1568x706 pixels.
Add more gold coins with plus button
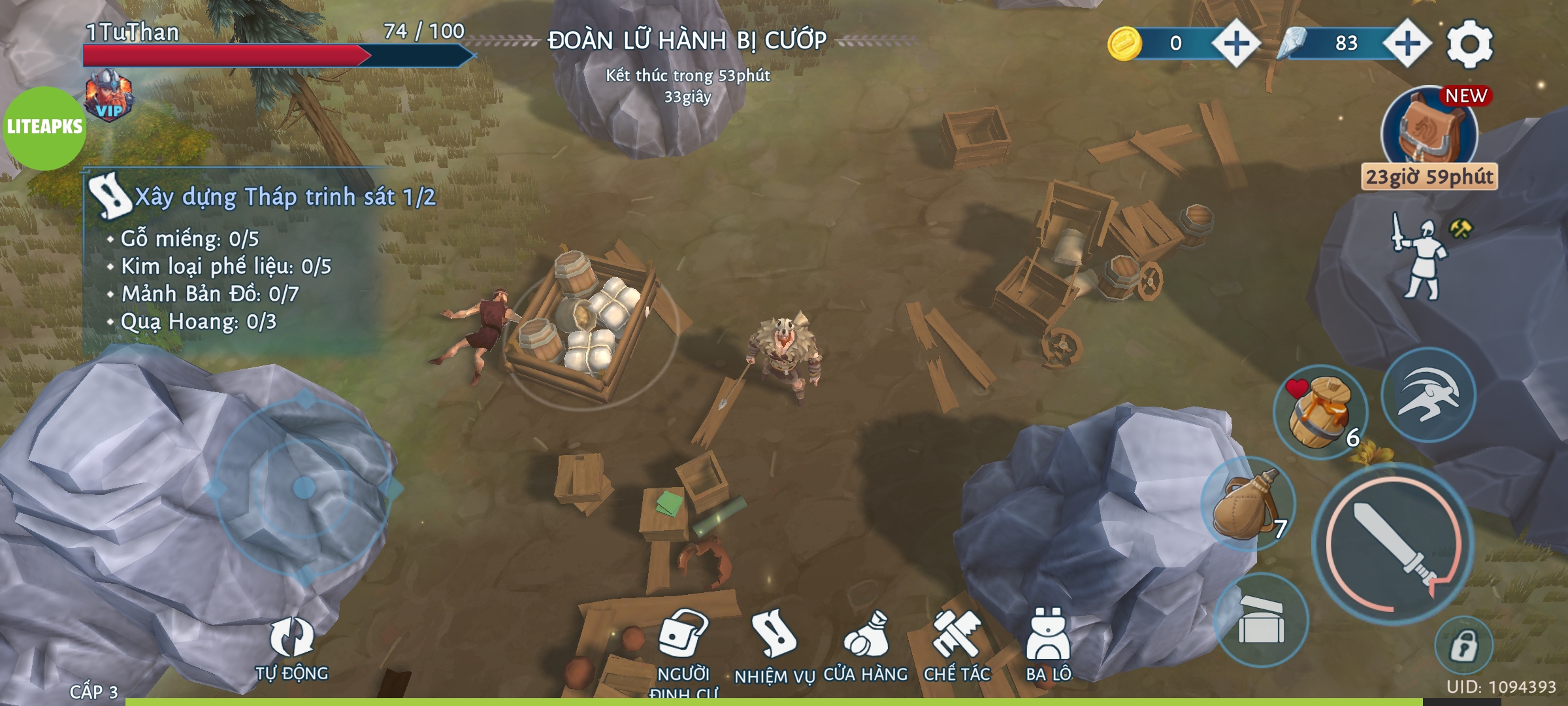(1235, 44)
